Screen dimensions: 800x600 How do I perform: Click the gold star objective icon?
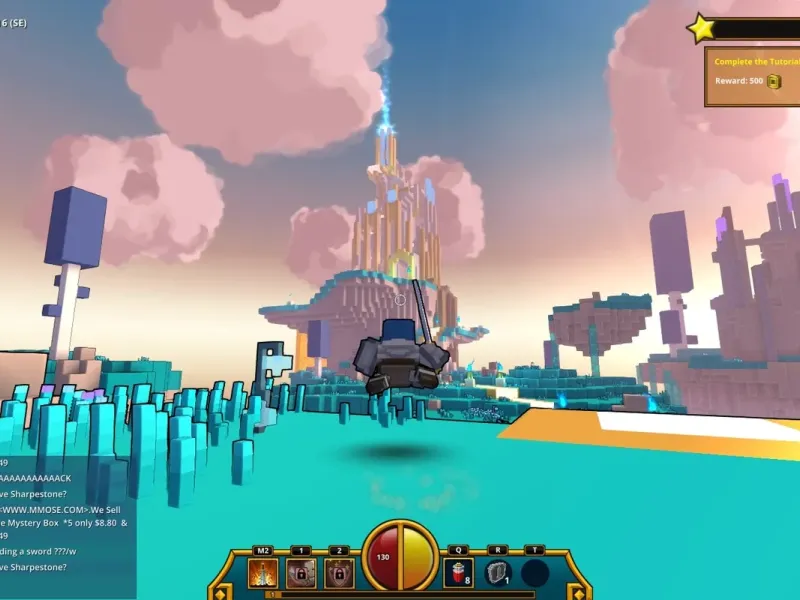[701, 28]
